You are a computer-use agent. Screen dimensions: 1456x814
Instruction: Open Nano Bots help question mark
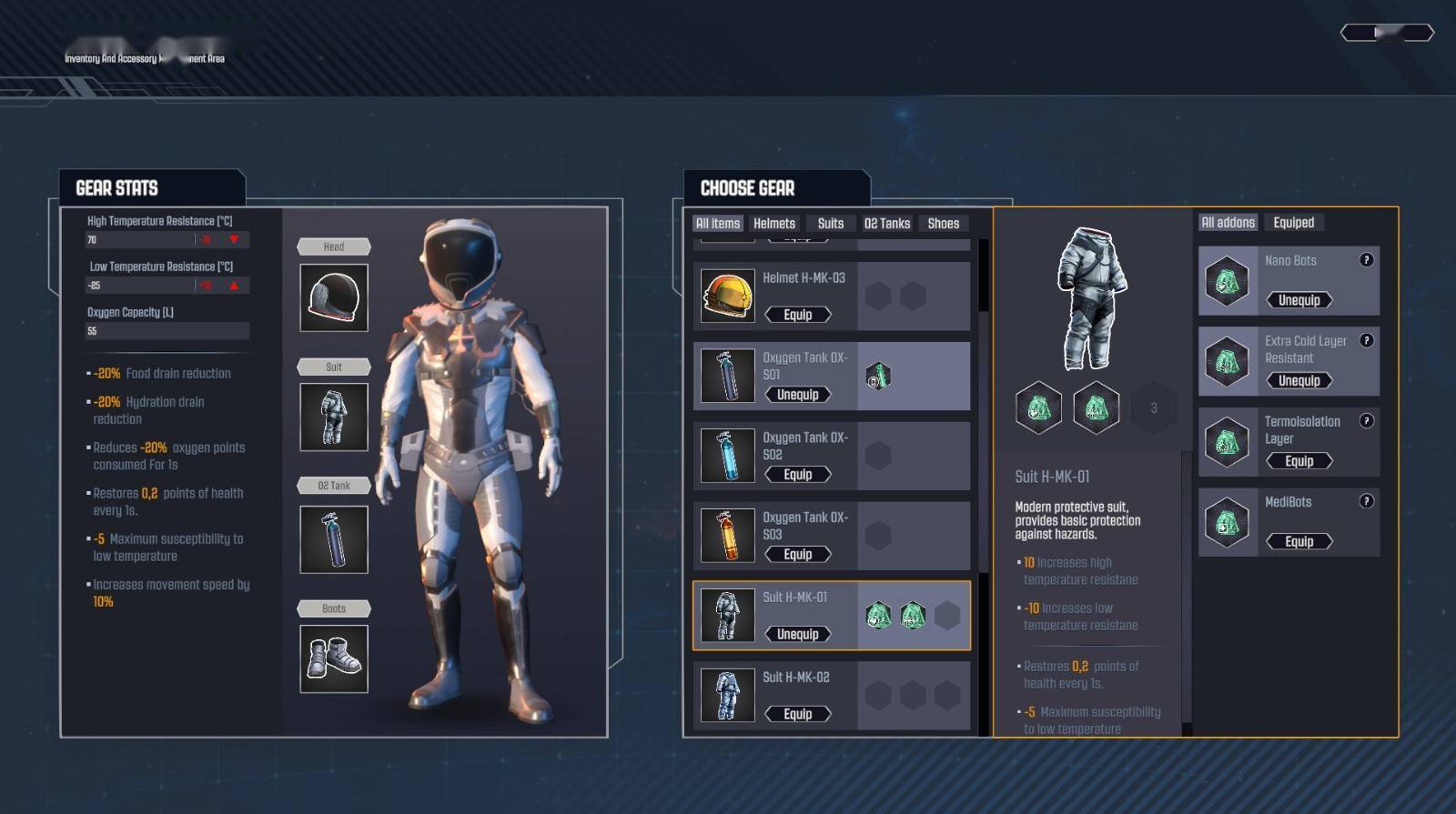click(1366, 260)
